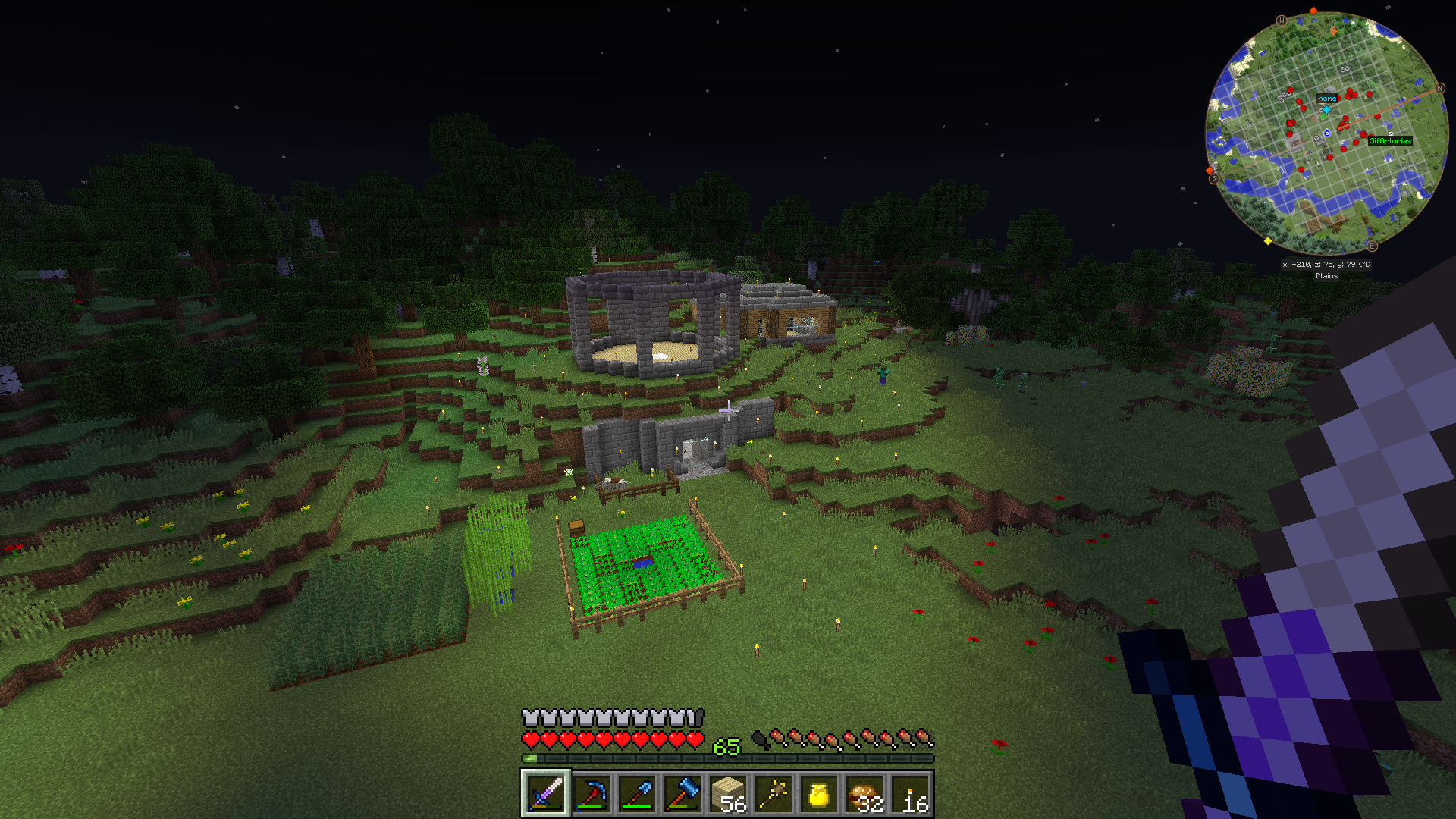Select the golden wand hotbar slot

773,793
